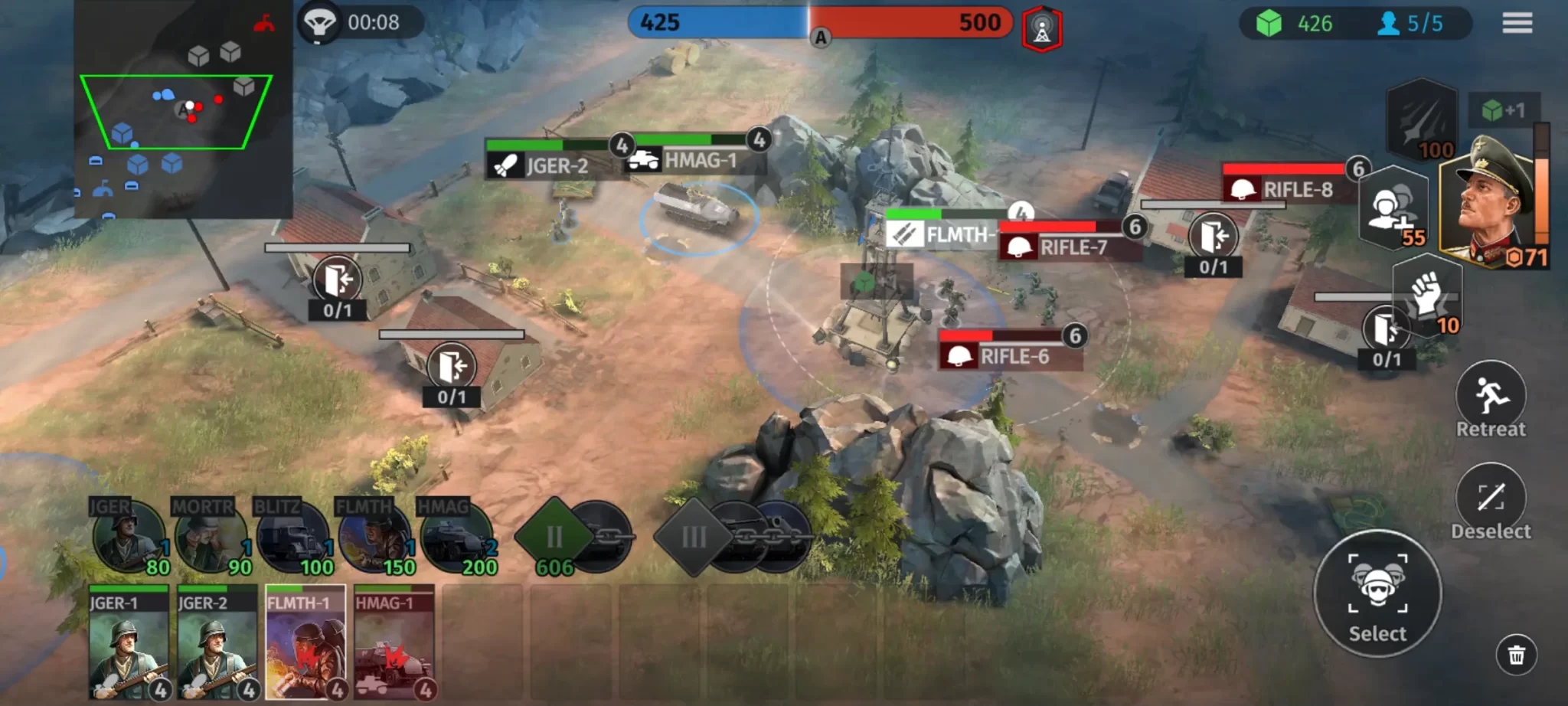The image size is (1568, 706).
Task: Tap the Select all units button
Action: click(1377, 593)
